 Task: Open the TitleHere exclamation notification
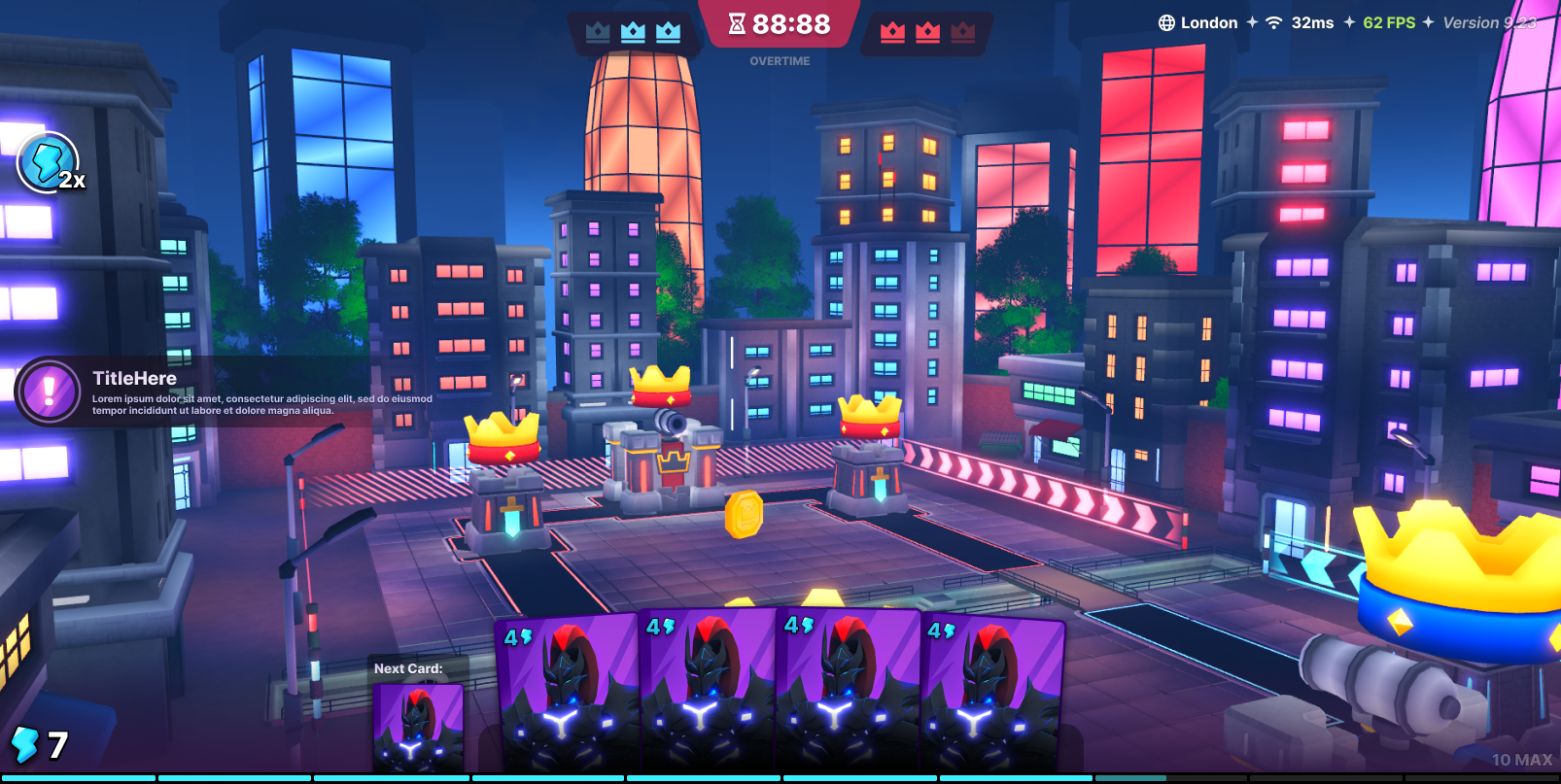pyautogui.click(x=49, y=392)
